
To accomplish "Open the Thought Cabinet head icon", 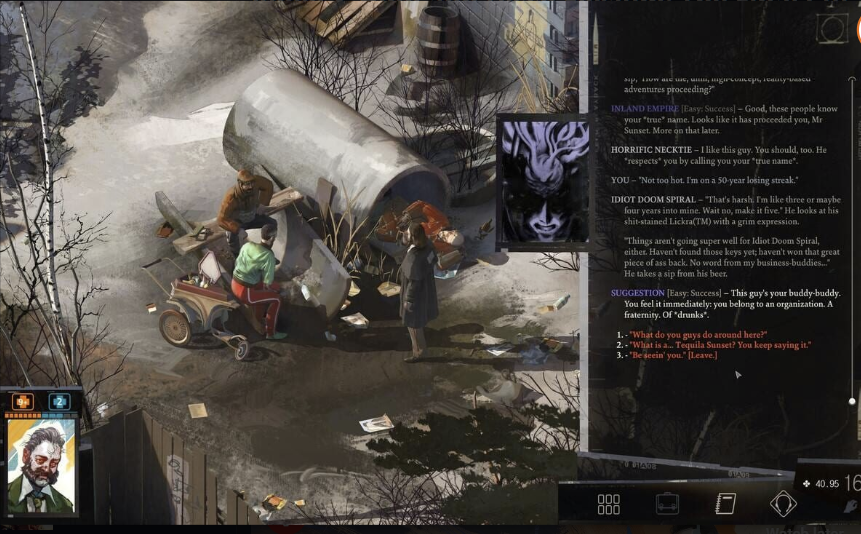I will pyautogui.click(x=783, y=504).
